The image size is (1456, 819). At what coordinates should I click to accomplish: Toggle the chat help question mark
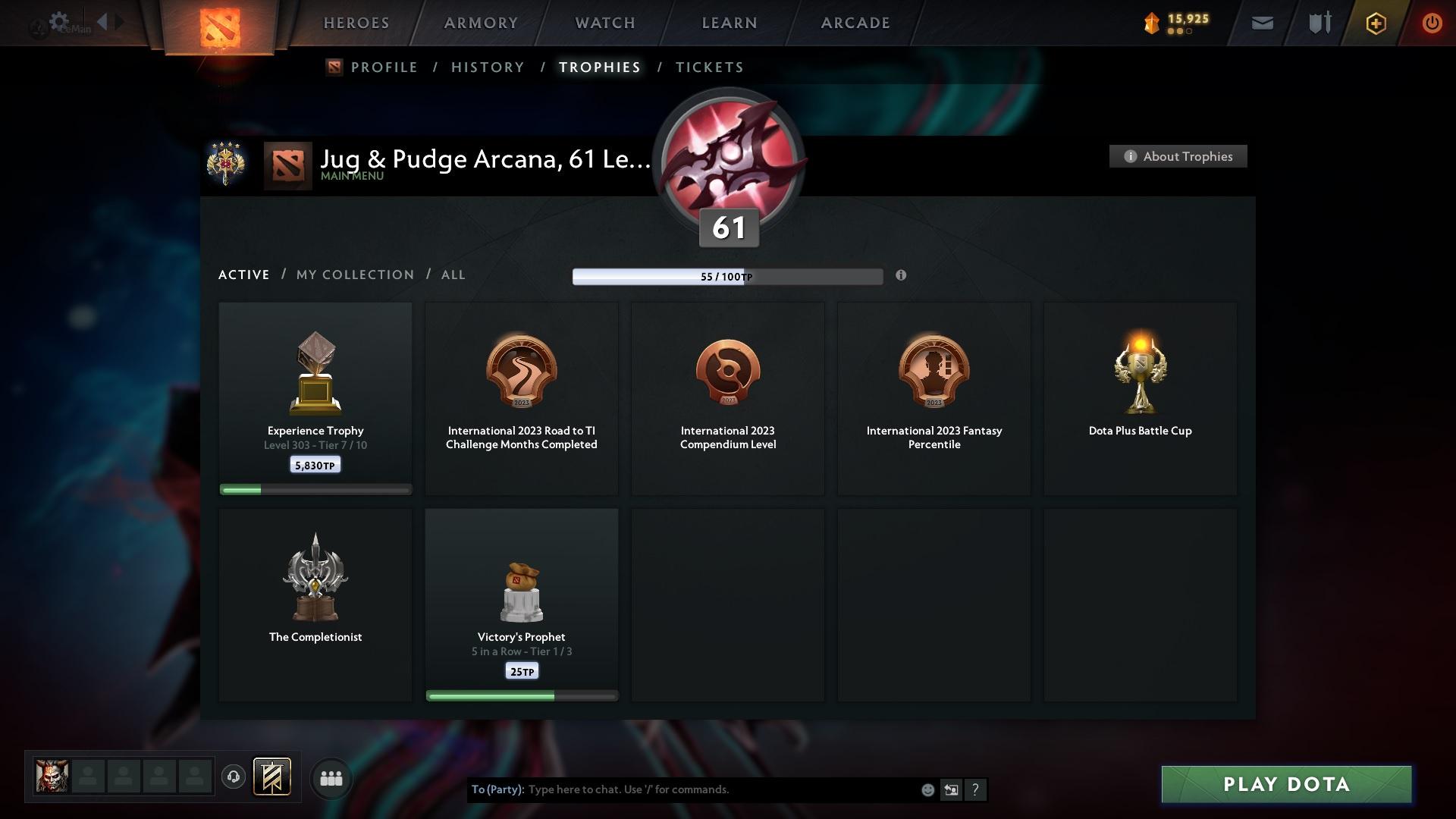(976, 789)
